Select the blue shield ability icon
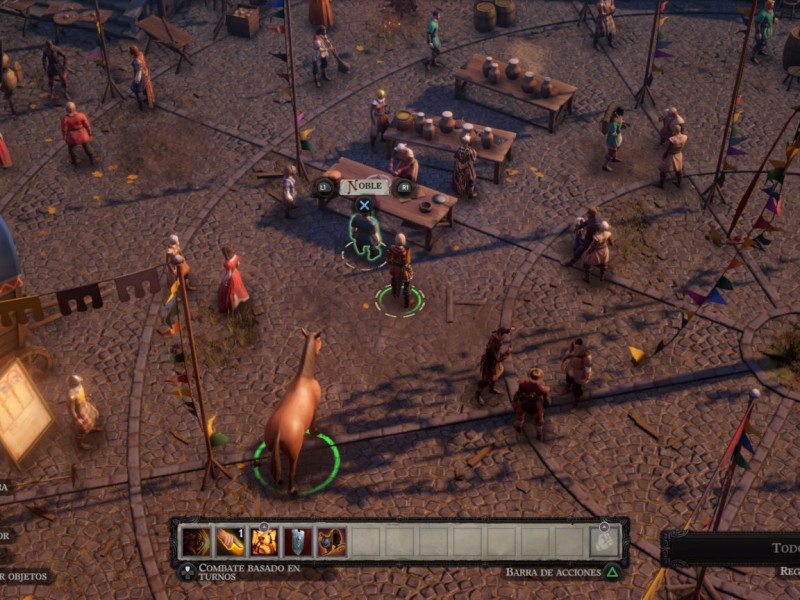Image resolution: width=800 pixels, height=600 pixels. (298, 542)
